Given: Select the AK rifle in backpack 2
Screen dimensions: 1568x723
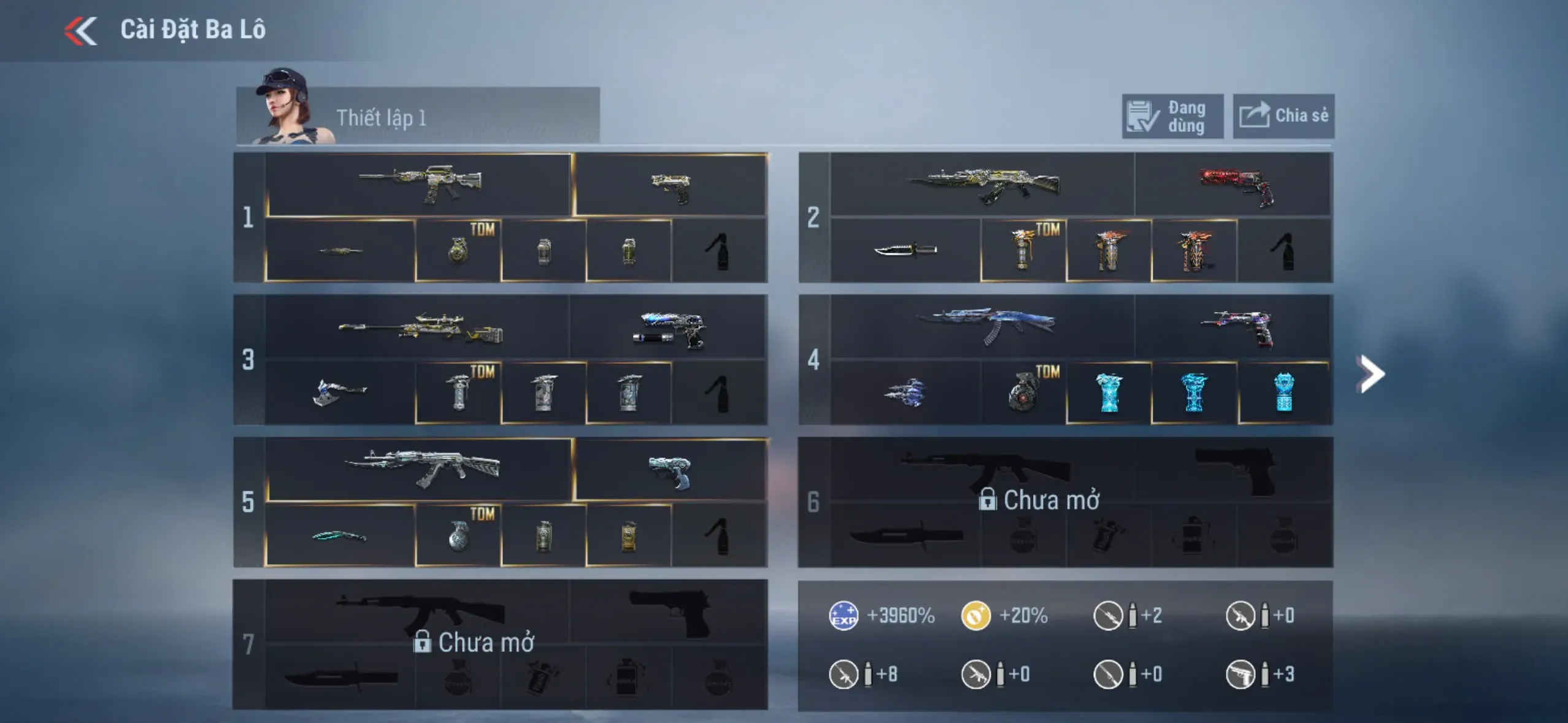Looking at the screenshot, I should 983,184.
